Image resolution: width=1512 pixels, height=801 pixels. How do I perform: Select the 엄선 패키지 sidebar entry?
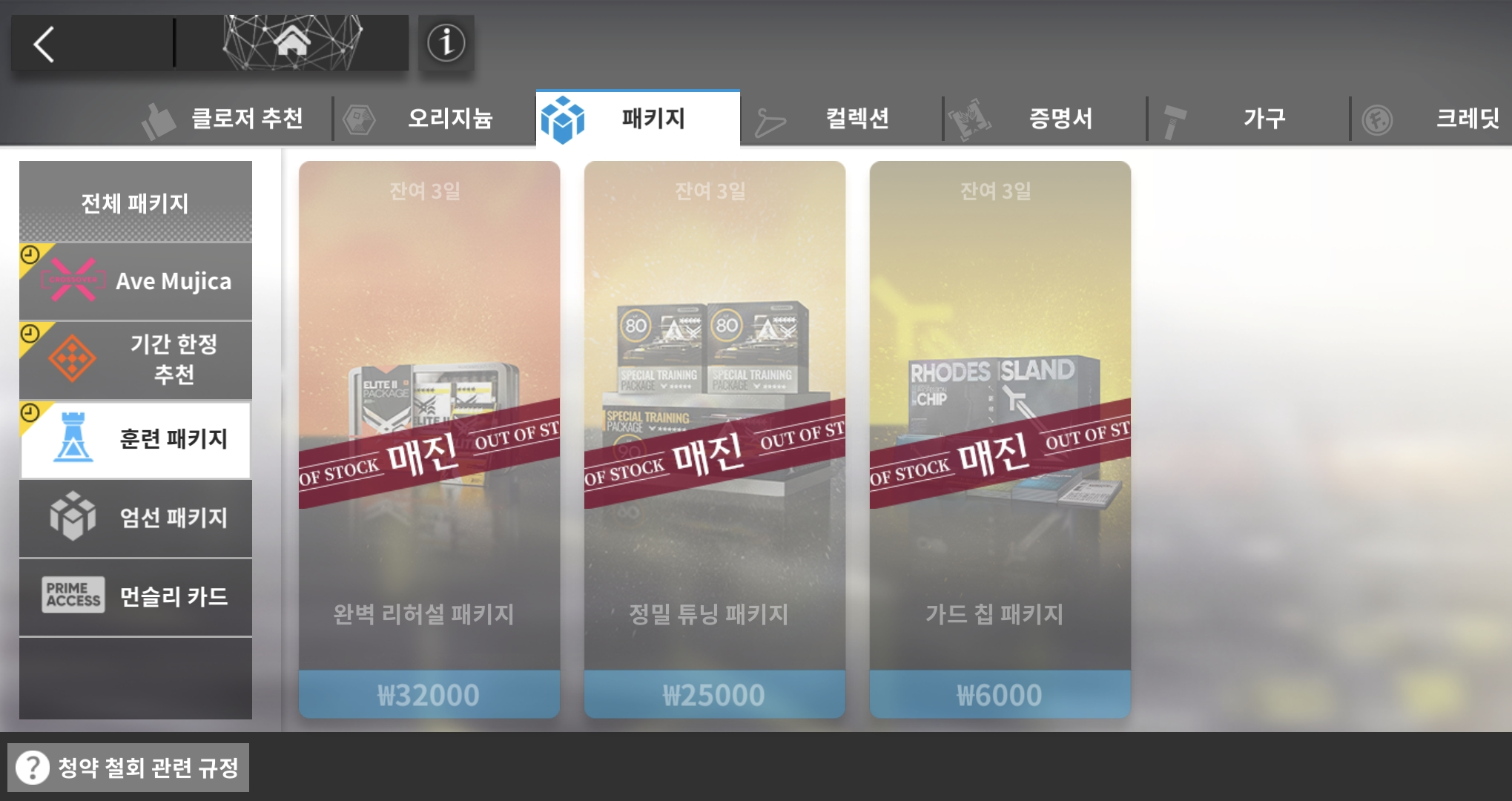pos(135,518)
